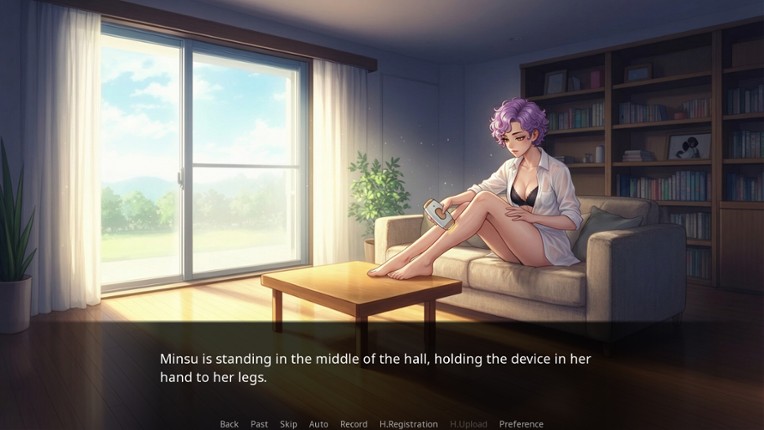Image resolution: width=764 pixels, height=430 pixels.
Task: Activate Skip in the quick menu
Action: (289, 424)
